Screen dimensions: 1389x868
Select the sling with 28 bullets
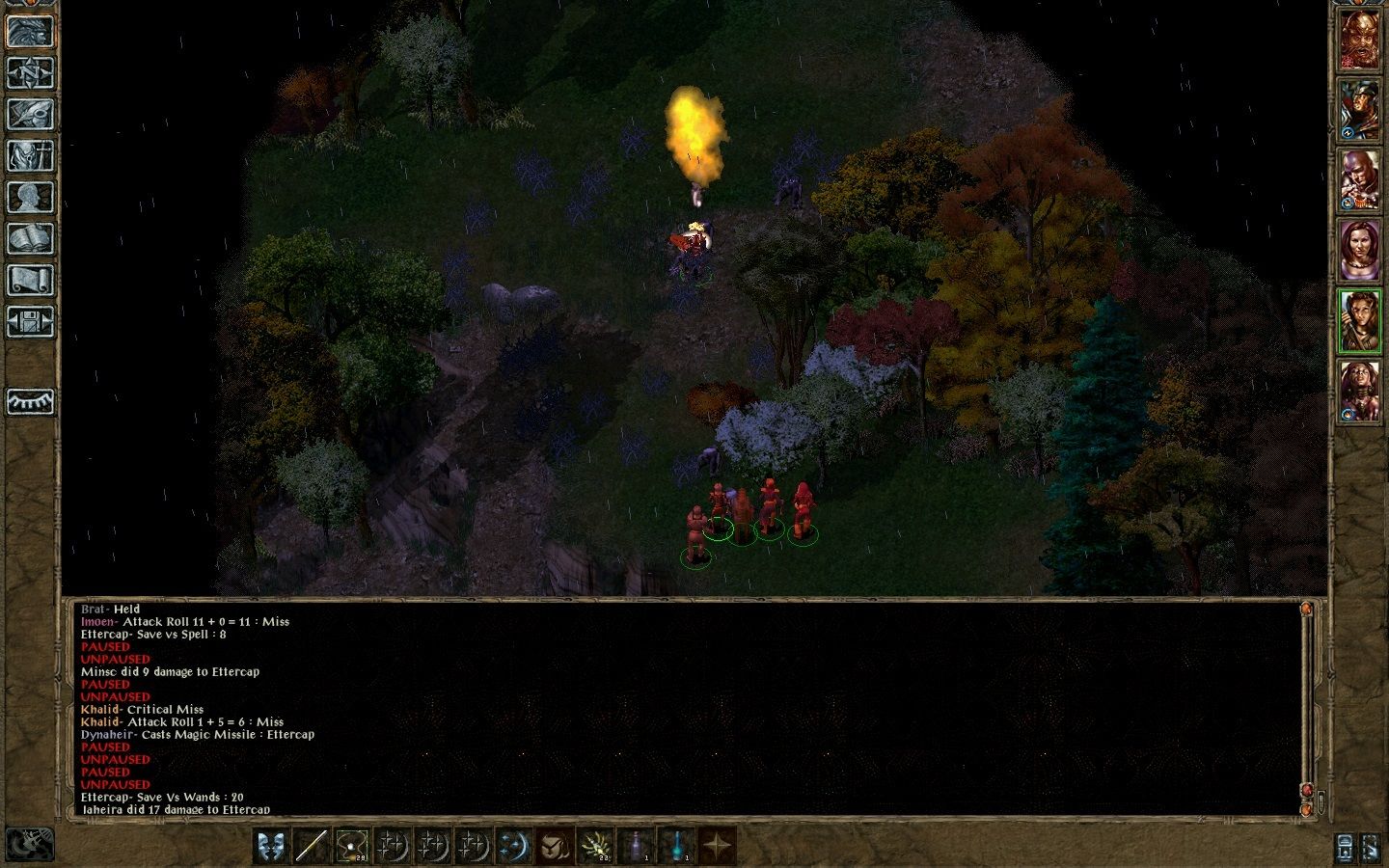click(x=351, y=846)
